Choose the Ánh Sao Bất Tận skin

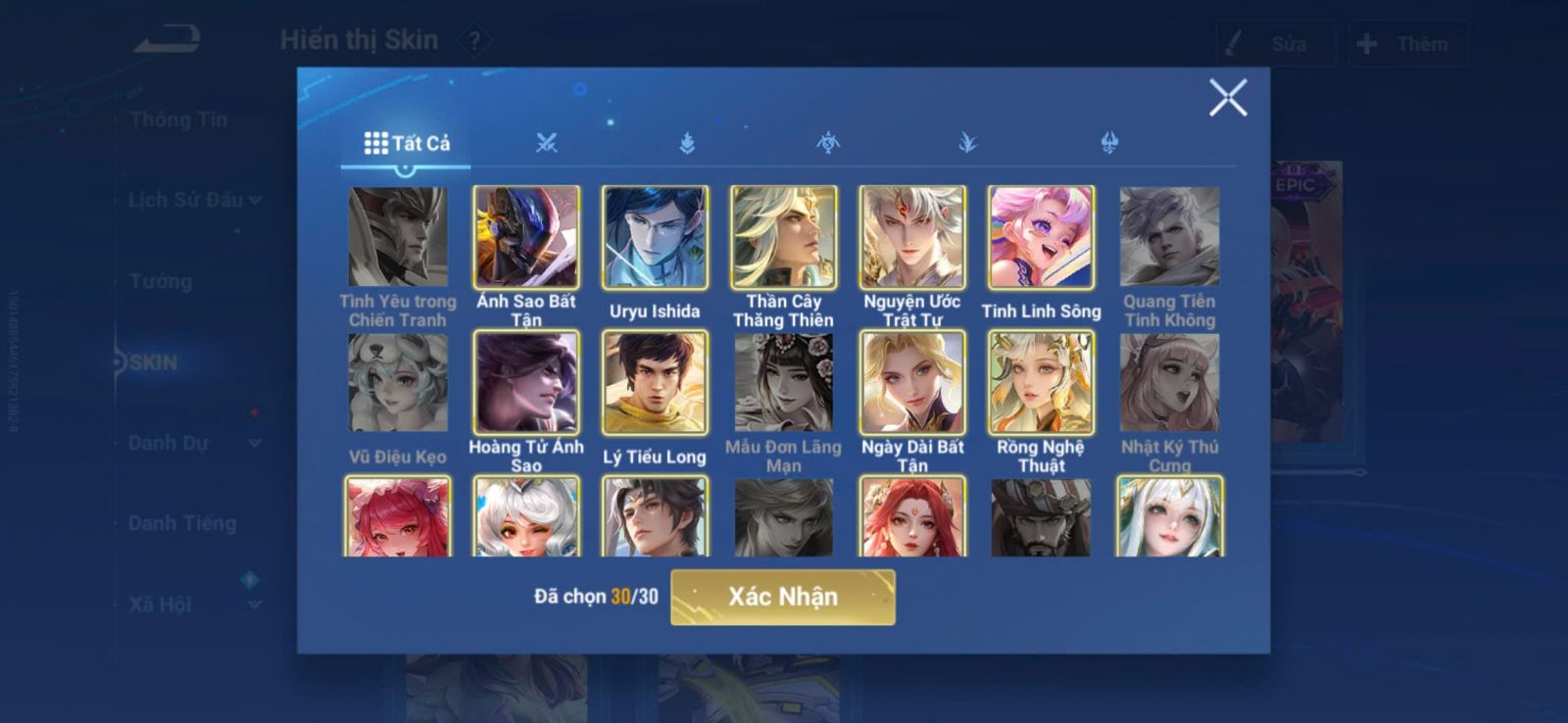(526, 238)
